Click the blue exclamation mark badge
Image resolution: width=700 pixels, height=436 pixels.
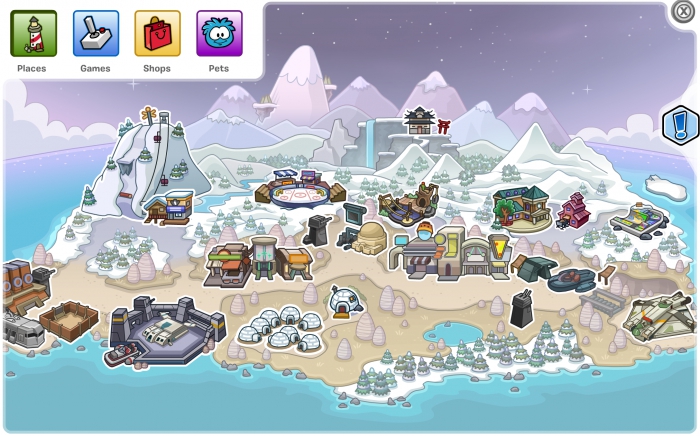coord(681,127)
